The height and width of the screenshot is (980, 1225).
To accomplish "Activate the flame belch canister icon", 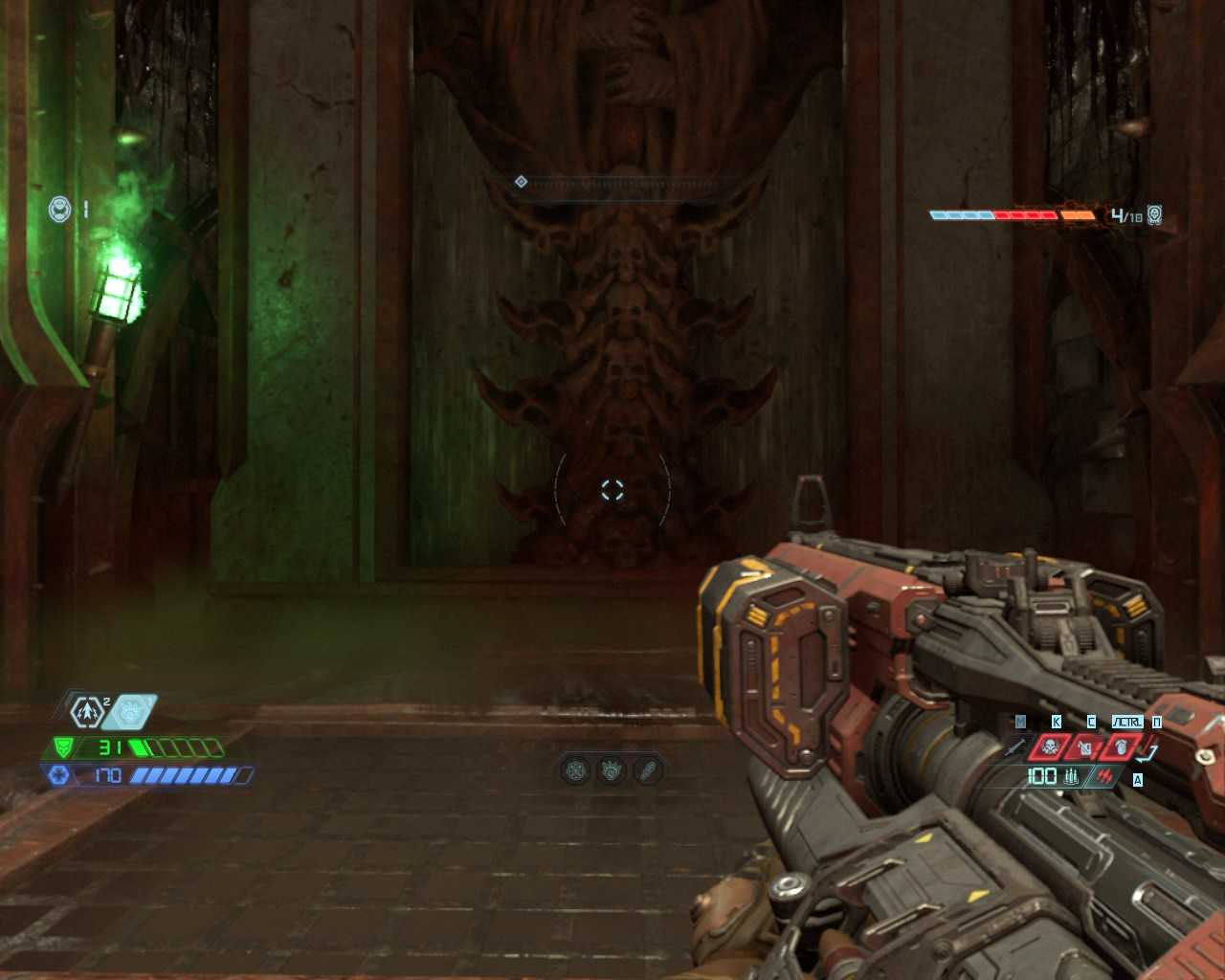I will click(1085, 747).
